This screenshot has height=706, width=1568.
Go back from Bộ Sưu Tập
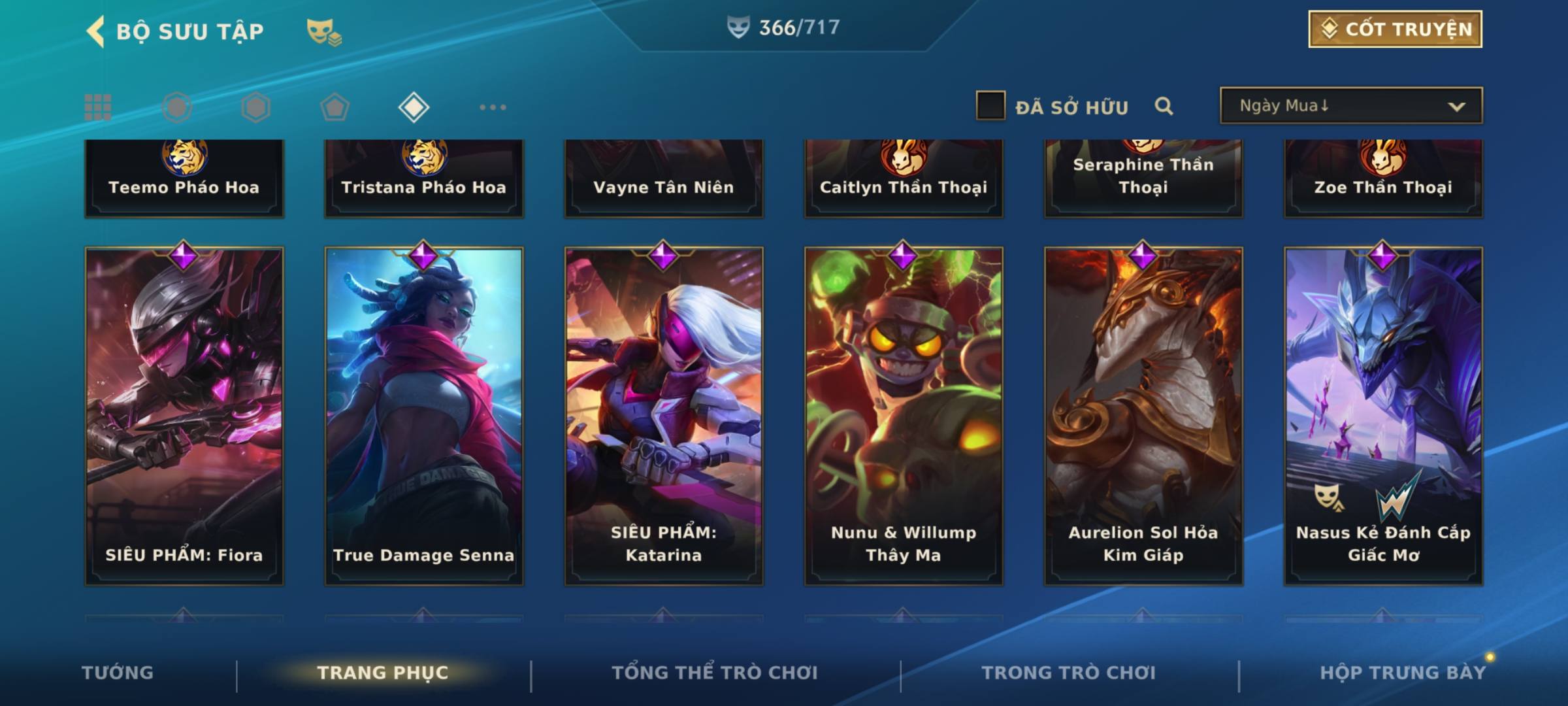point(96,31)
